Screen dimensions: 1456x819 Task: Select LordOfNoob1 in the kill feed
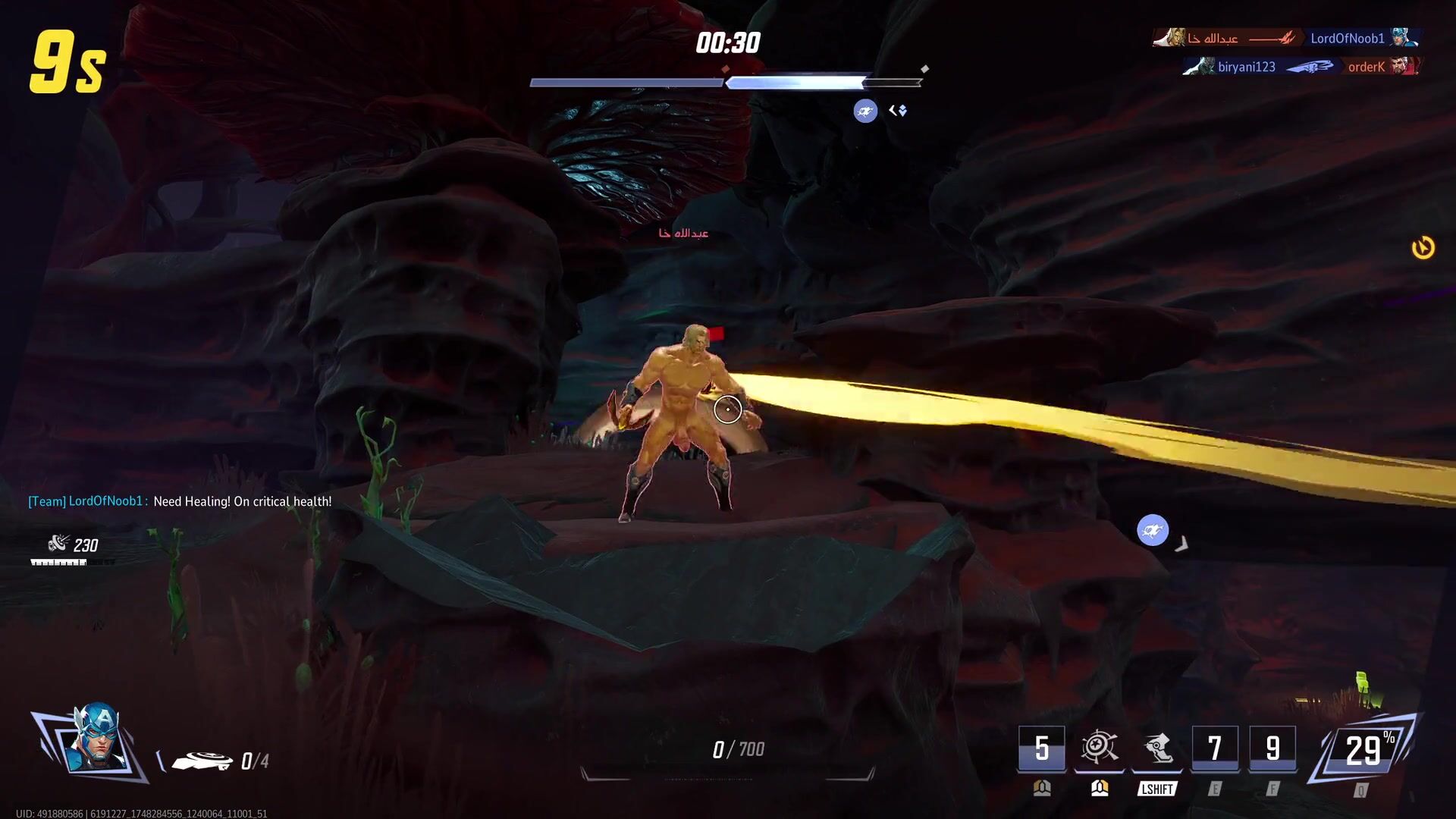pyautogui.click(x=1348, y=38)
